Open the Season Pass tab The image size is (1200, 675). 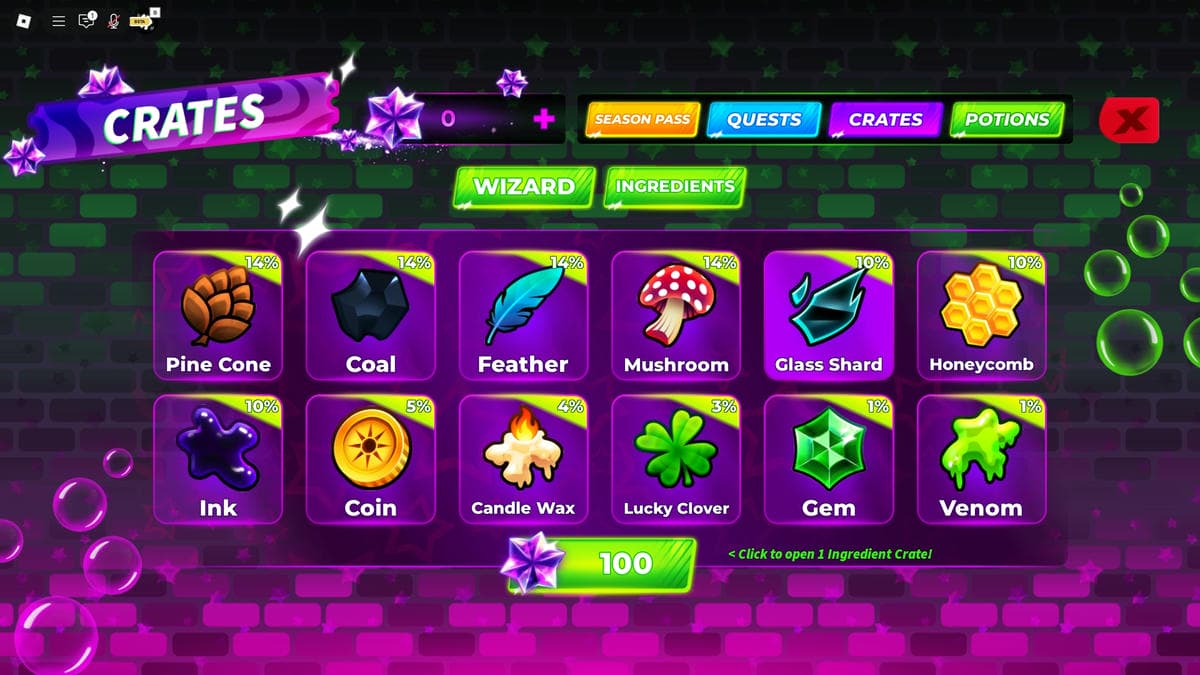click(642, 120)
